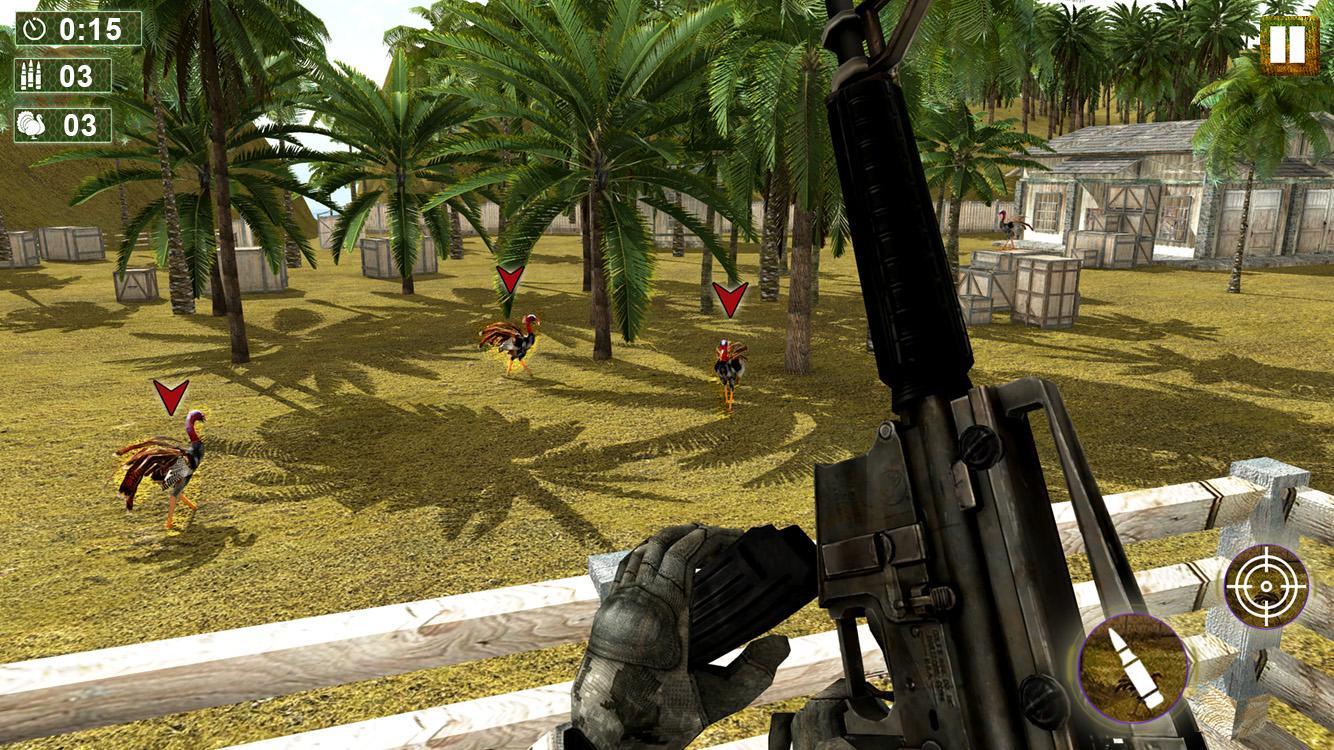The height and width of the screenshot is (750, 1334).
Task: Click the turkey silhouette counter icon
Action: click(x=32, y=124)
